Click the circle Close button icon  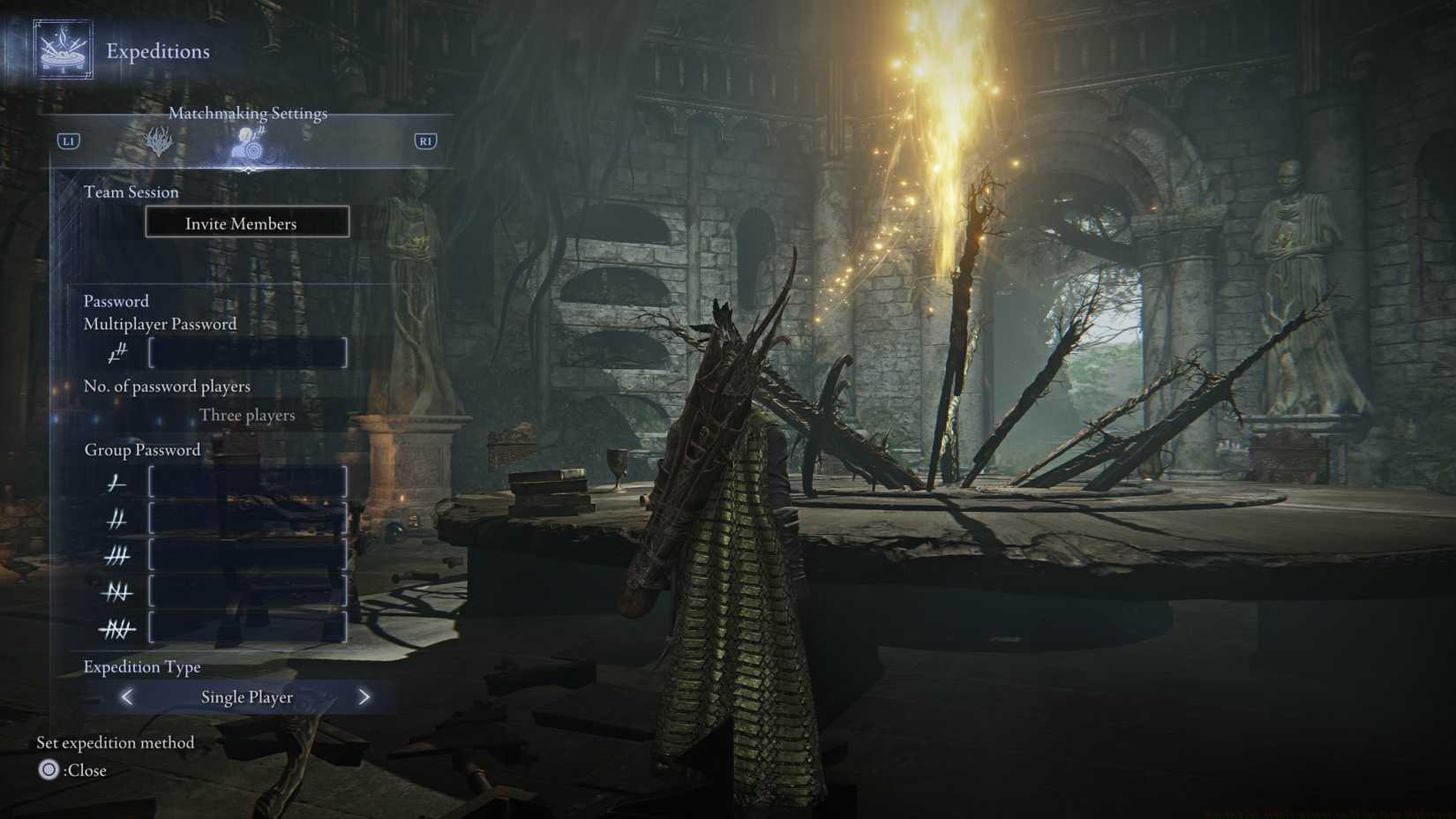click(49, 770)
